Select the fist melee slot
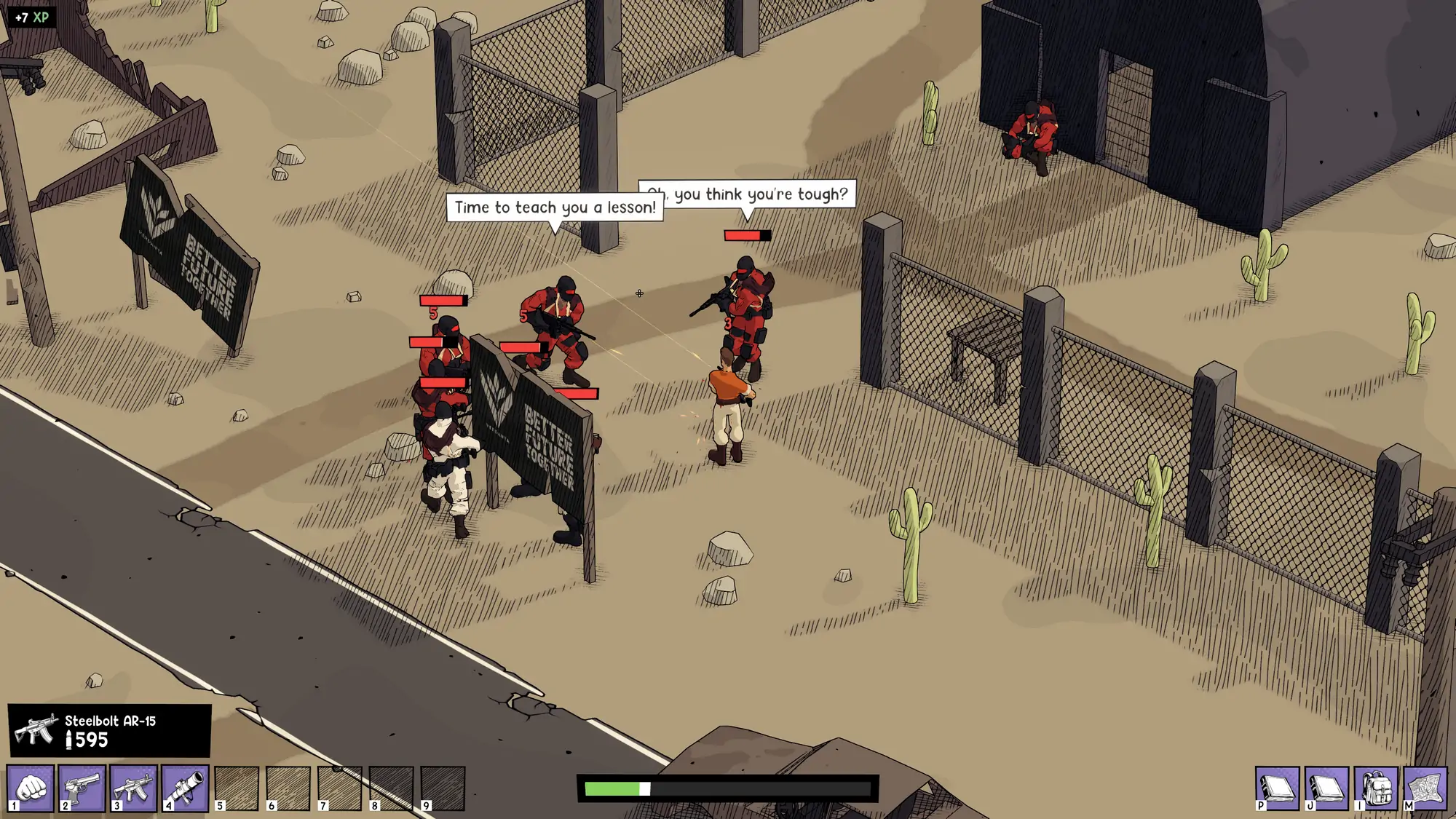Screen dimensions: 1456x819 (31, 788)
